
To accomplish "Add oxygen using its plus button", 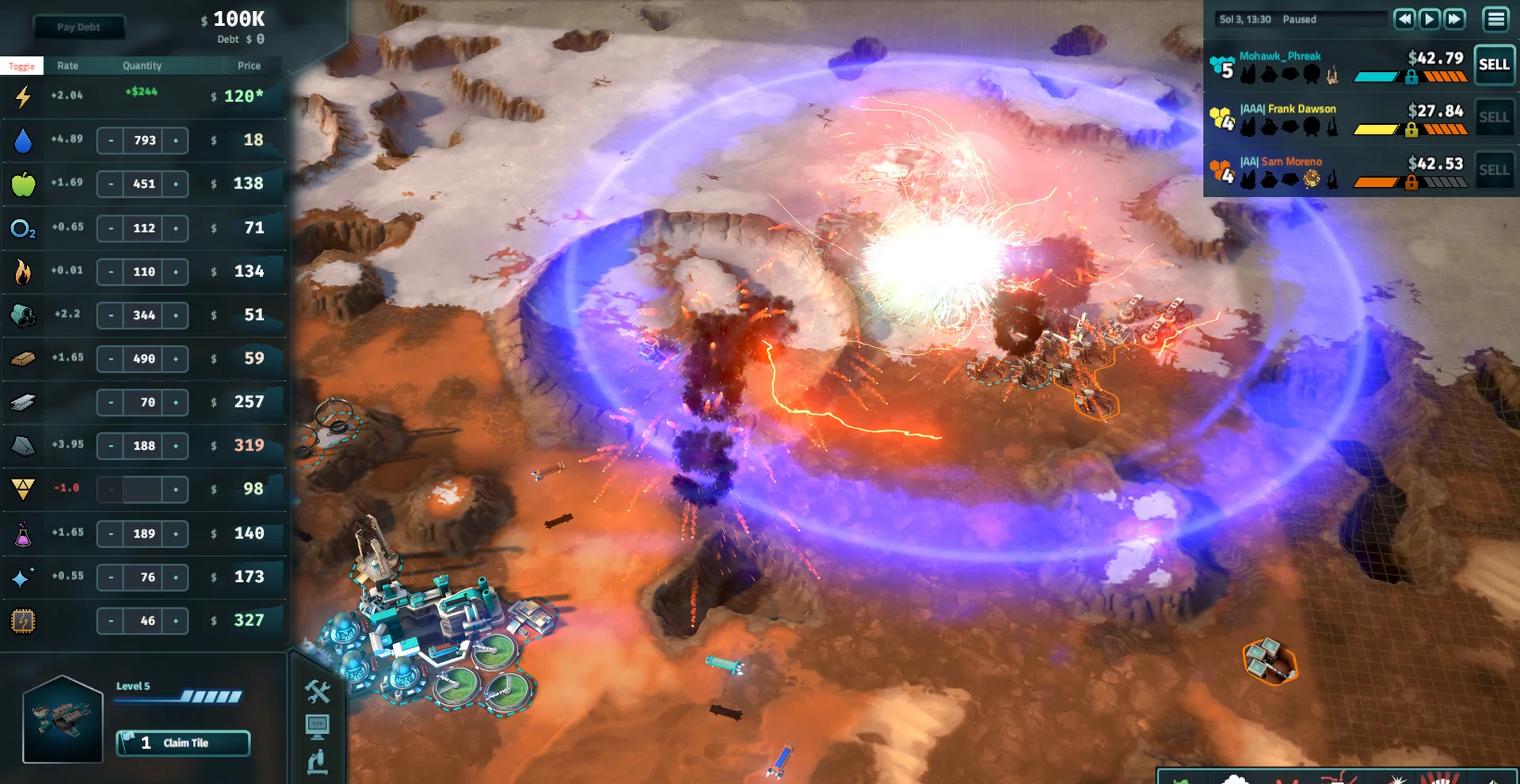I will coord(175,228).
